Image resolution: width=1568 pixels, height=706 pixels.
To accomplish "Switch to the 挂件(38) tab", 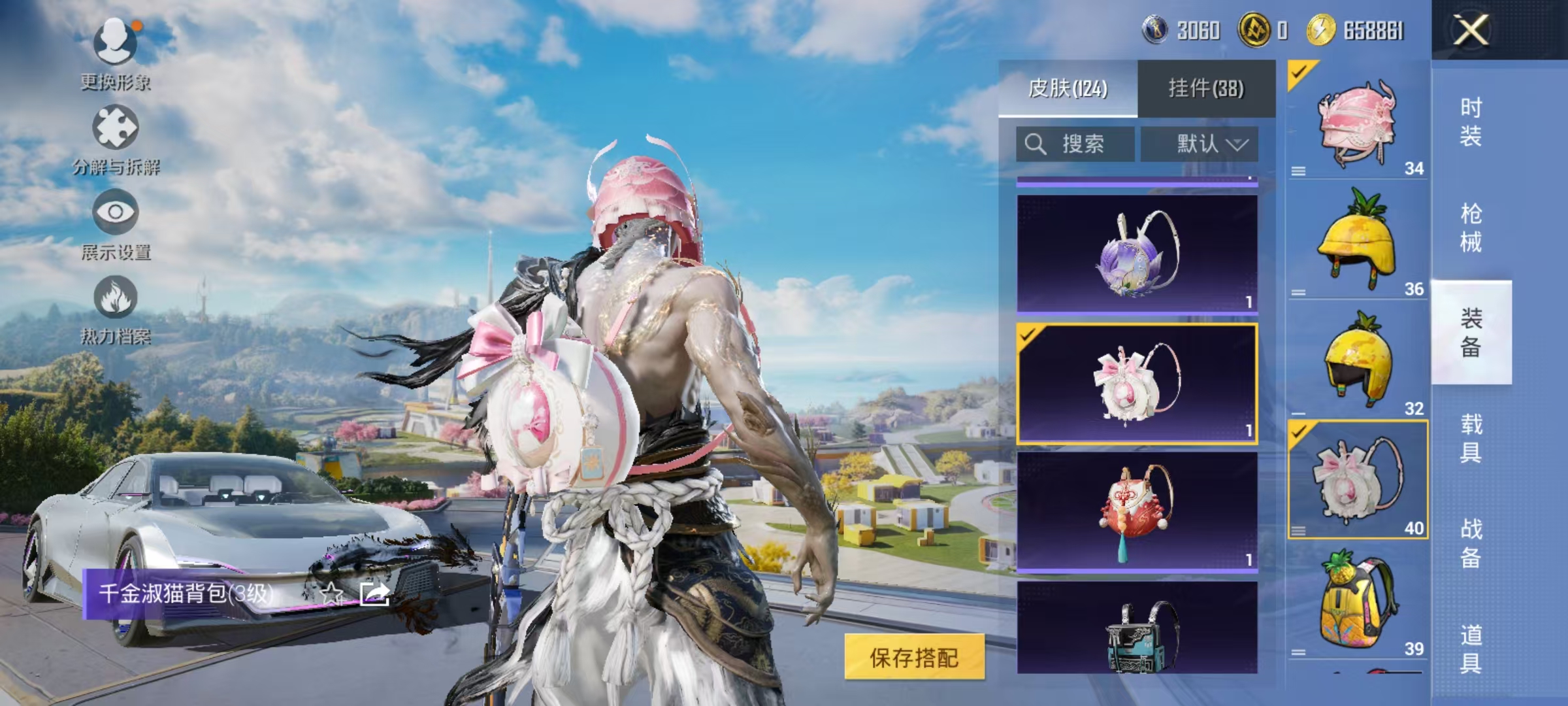I will click(x=1204, y=88).
